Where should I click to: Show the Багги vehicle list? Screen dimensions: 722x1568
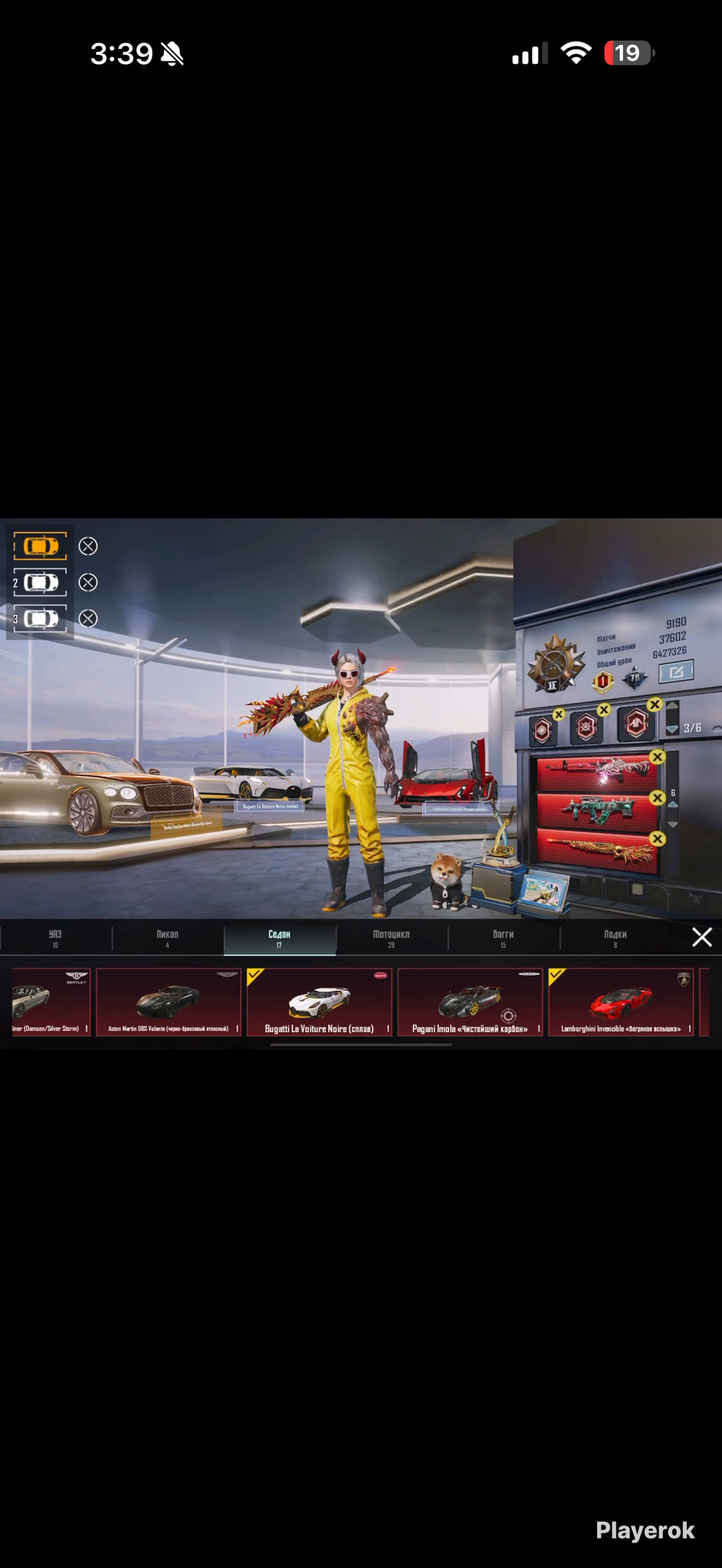pos(503,938)
